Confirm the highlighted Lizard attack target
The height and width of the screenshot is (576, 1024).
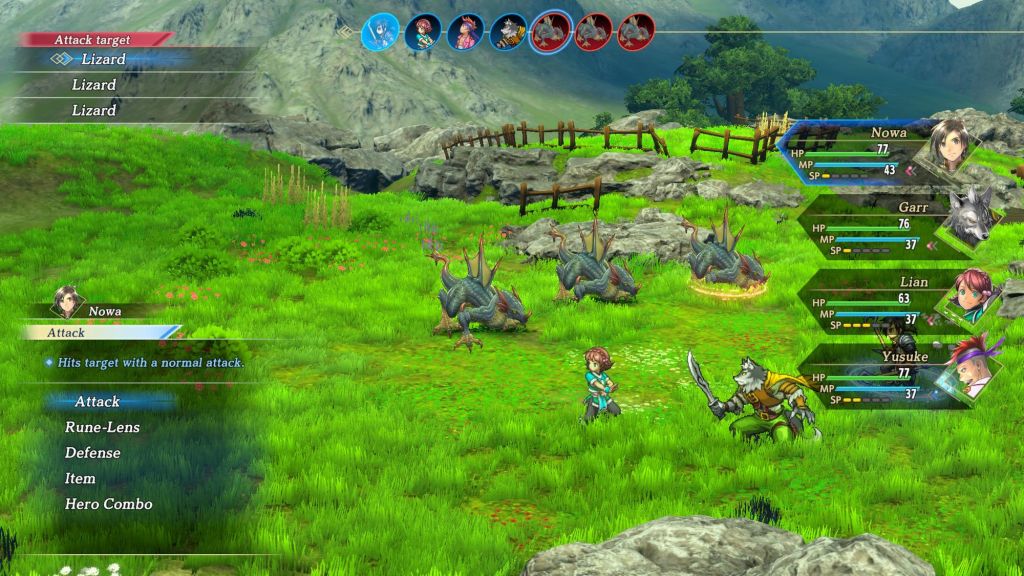tap(102, 60)
